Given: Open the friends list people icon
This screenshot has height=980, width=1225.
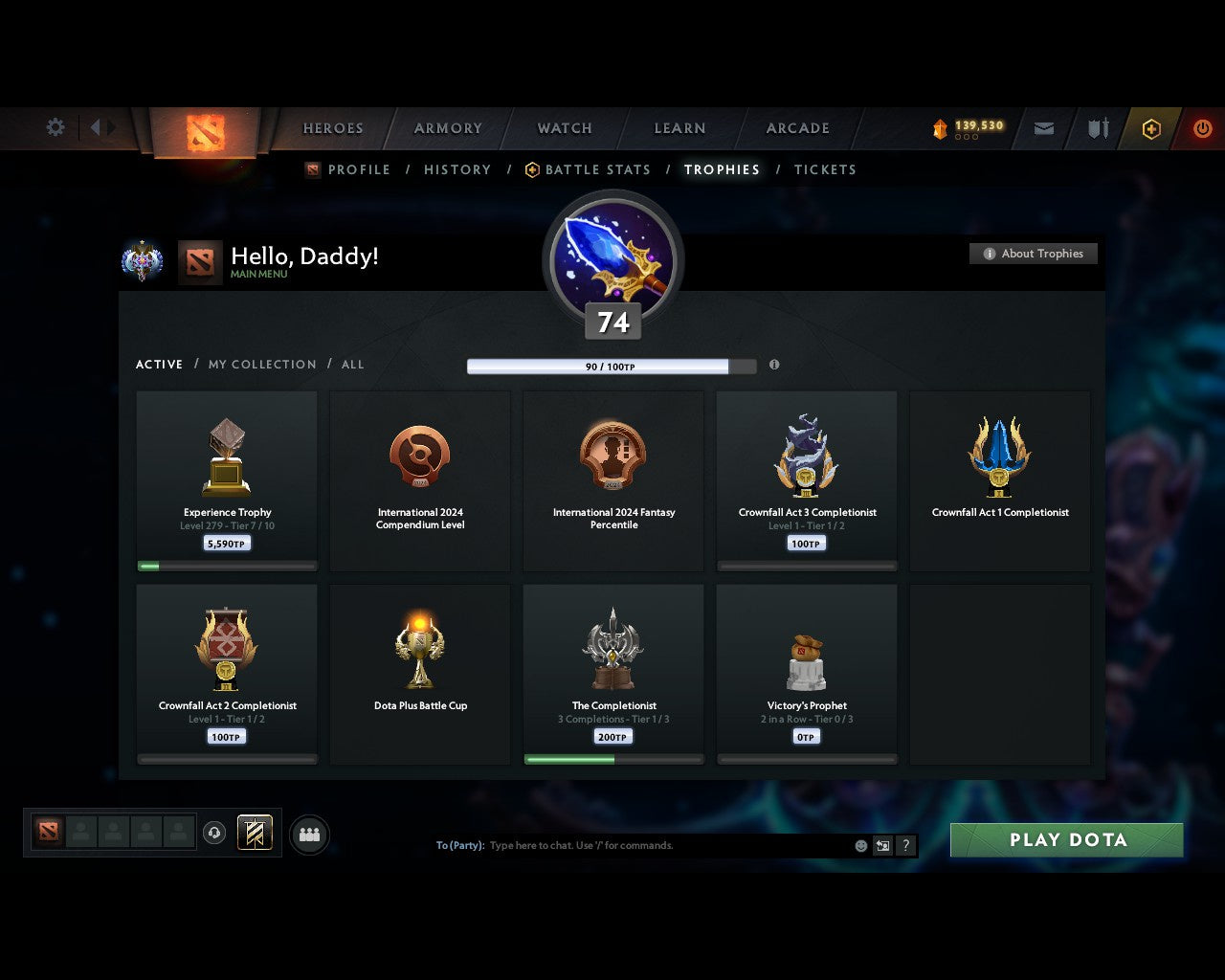Looking at the screenshot, I should click(x=308, y=835).
